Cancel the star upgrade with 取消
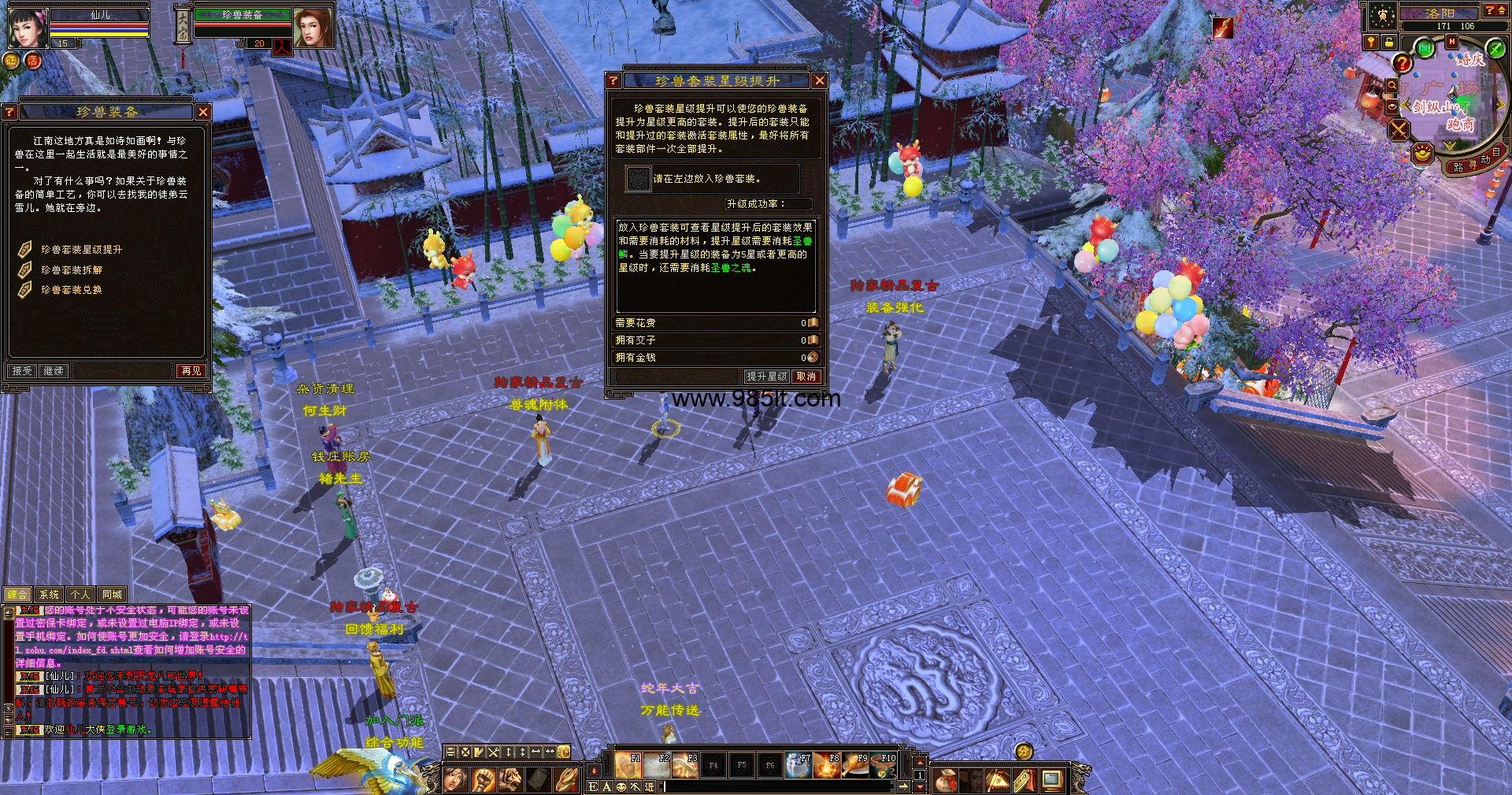Screen dimensions: 1512x795 (x=806, y=377)
